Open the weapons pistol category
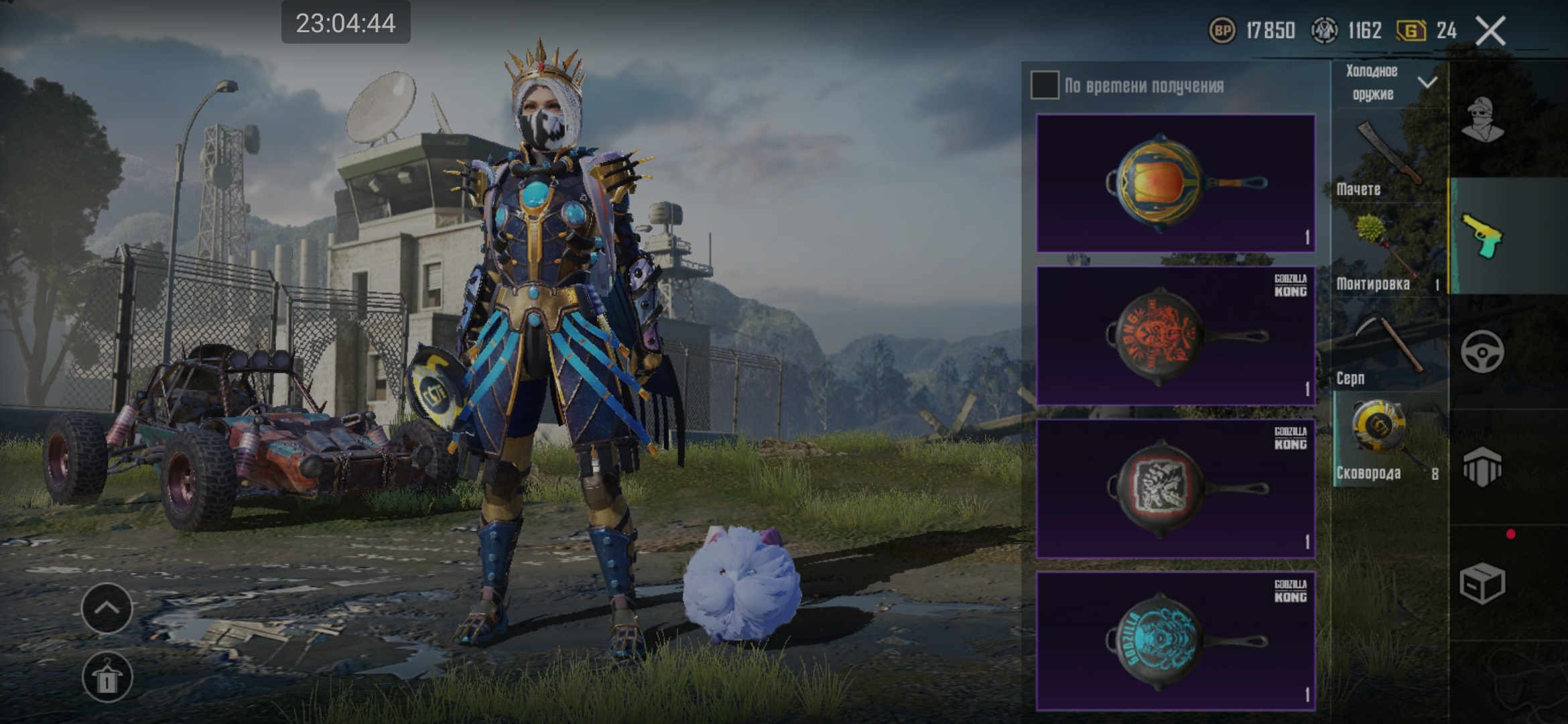 1482,236
